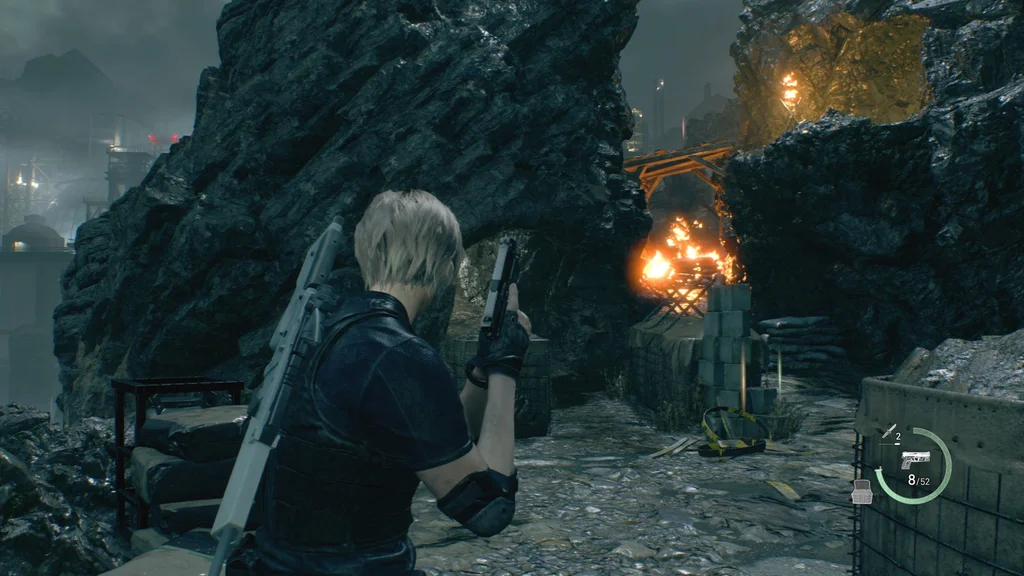This screenshot has height=576, width=1024.
Task: Select the equipped handgun icon
Action: (914, 459)
